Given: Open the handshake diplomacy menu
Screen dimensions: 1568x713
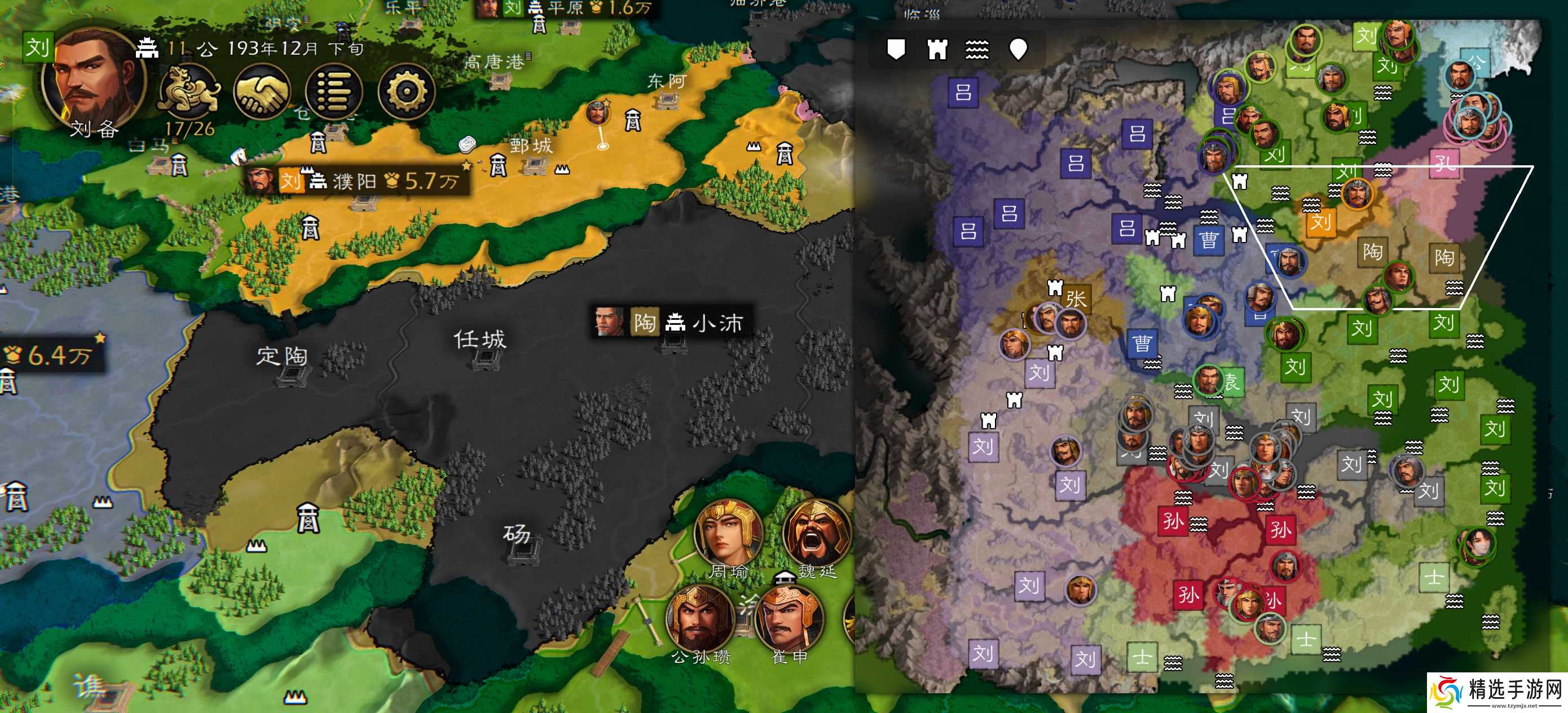Looking at the screenshot, I should coord(262,92).
